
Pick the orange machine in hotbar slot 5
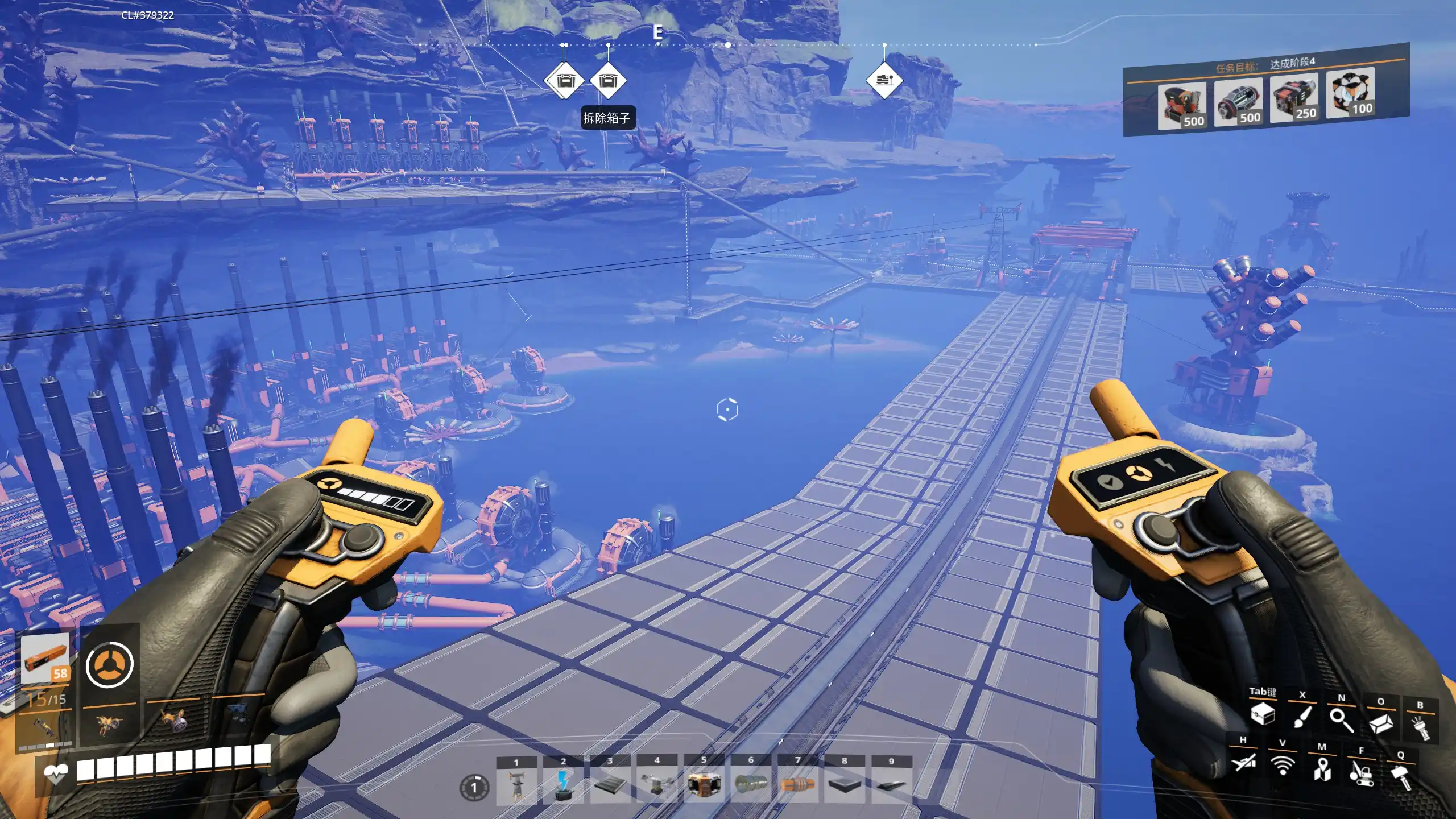coord(704,786)
